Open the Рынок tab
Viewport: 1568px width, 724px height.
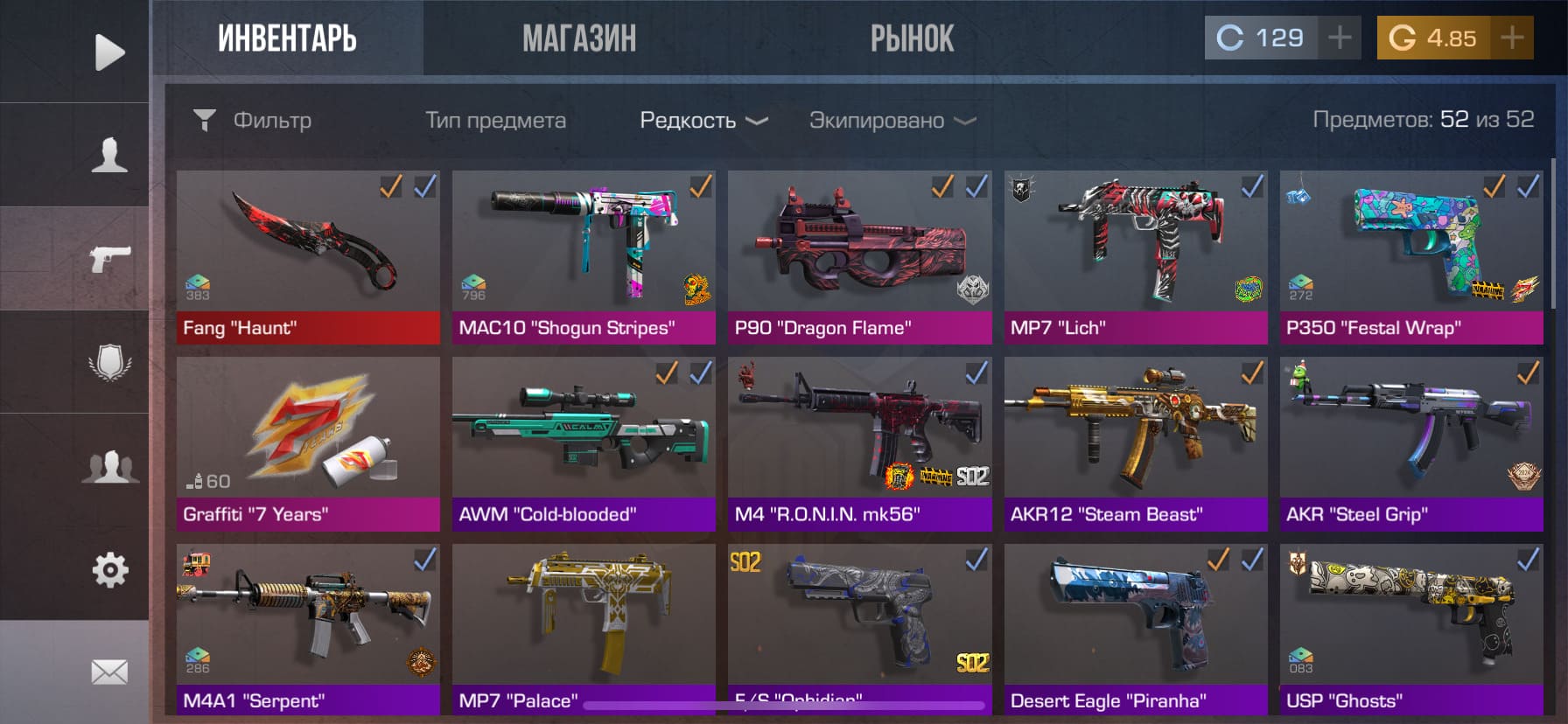[x=912, y=38]
